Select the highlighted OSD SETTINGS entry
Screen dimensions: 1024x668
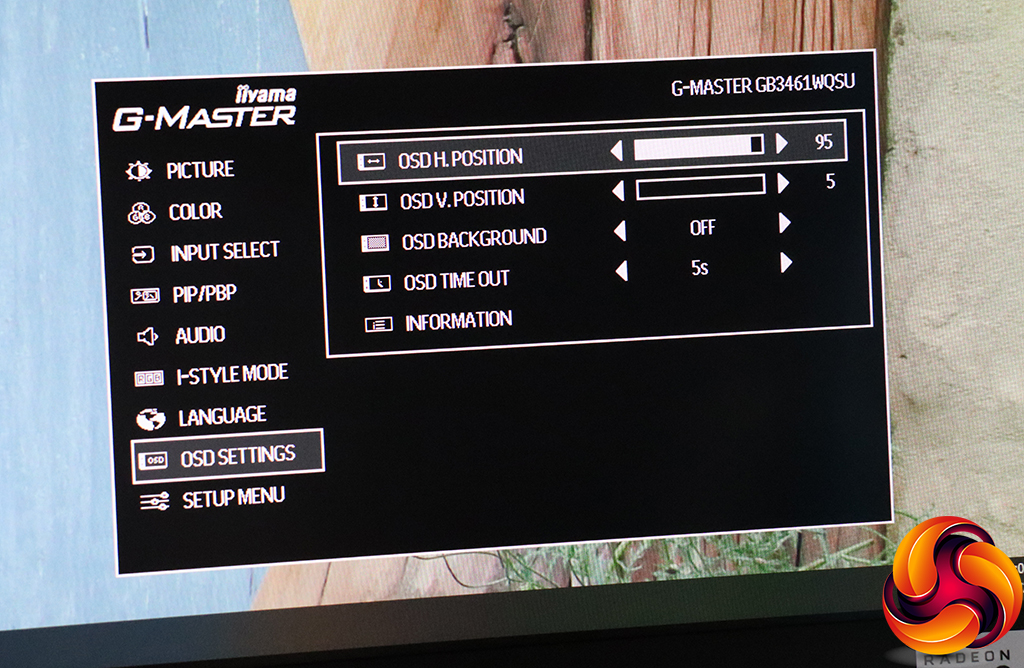point(237,457)
